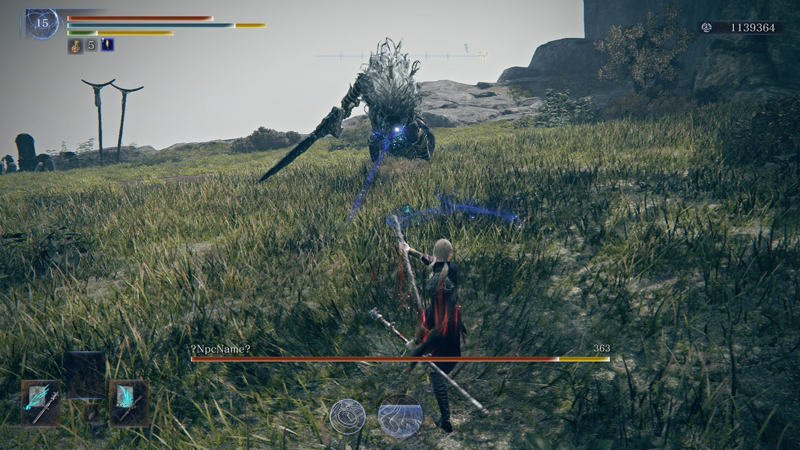Click the blue status effect icon
This screenshot has height=450, width=800.
coord(107,45)
